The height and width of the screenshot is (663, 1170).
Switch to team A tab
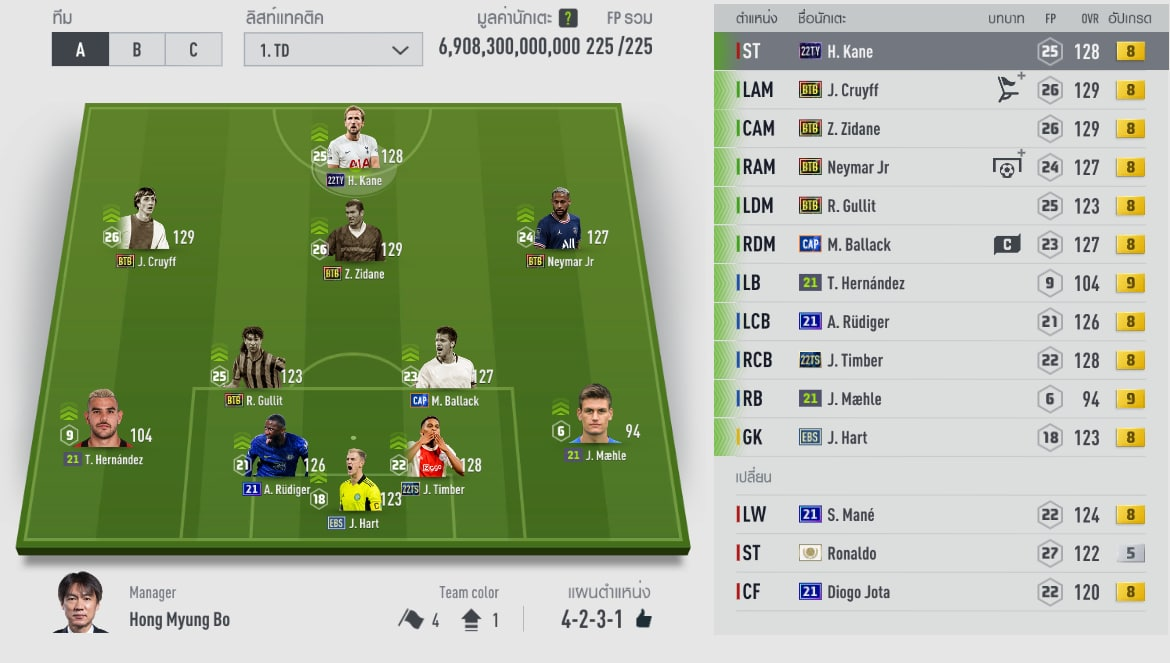coord(80,49)
